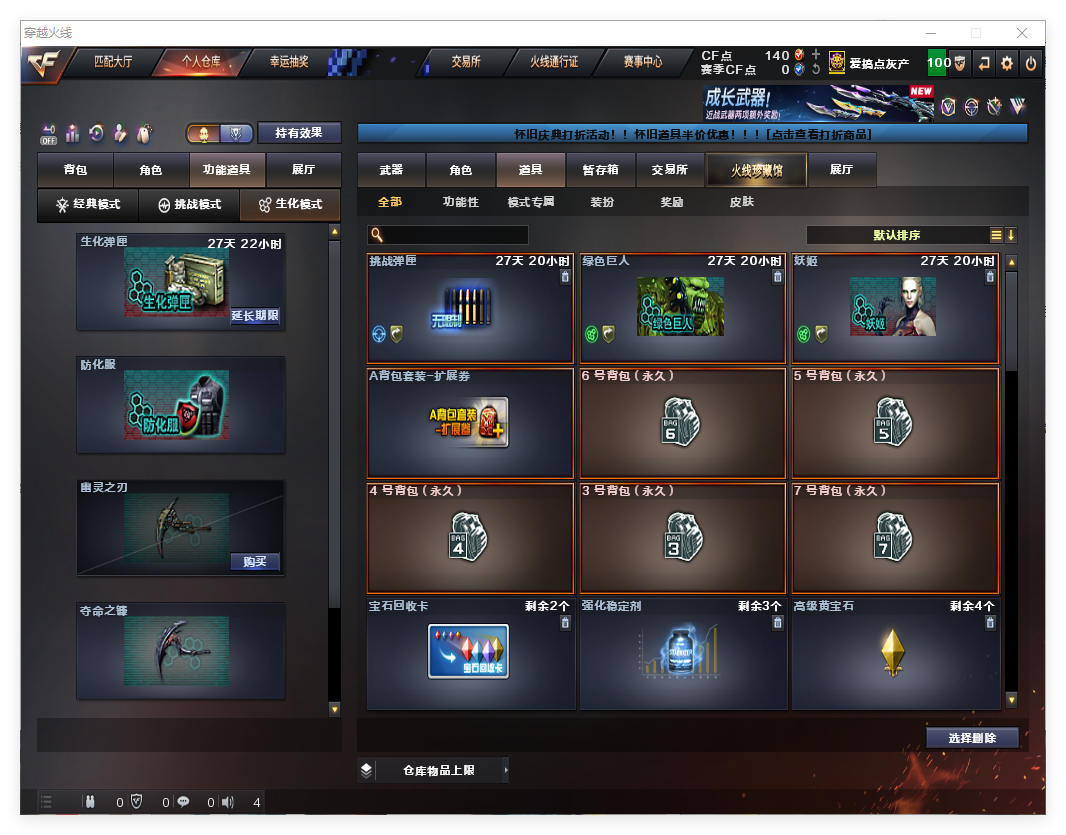This screenshot has width=1066, height=835.
Task: Select the 暂存箱 temporary storage tab
Action: (600, 170)
